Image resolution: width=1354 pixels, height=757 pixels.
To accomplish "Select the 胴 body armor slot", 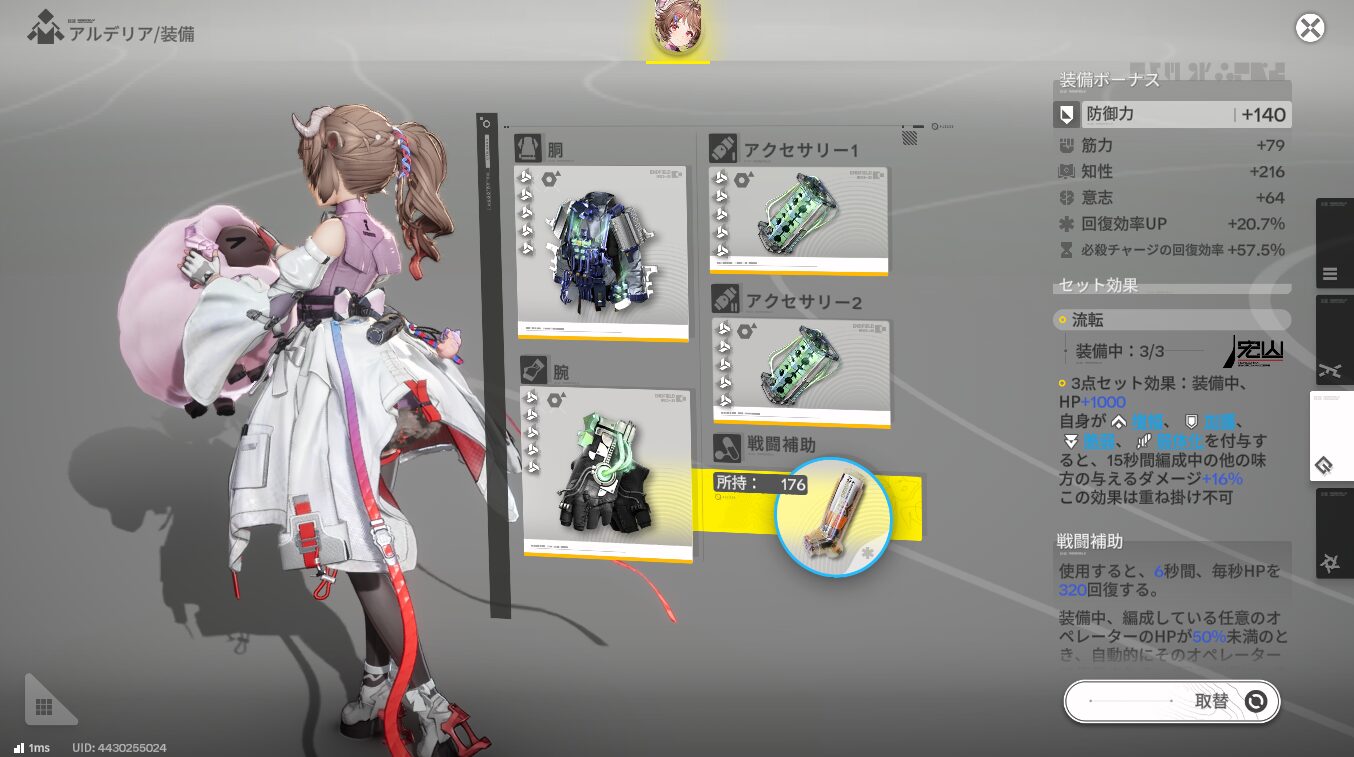I will click(x=602, y=252).
